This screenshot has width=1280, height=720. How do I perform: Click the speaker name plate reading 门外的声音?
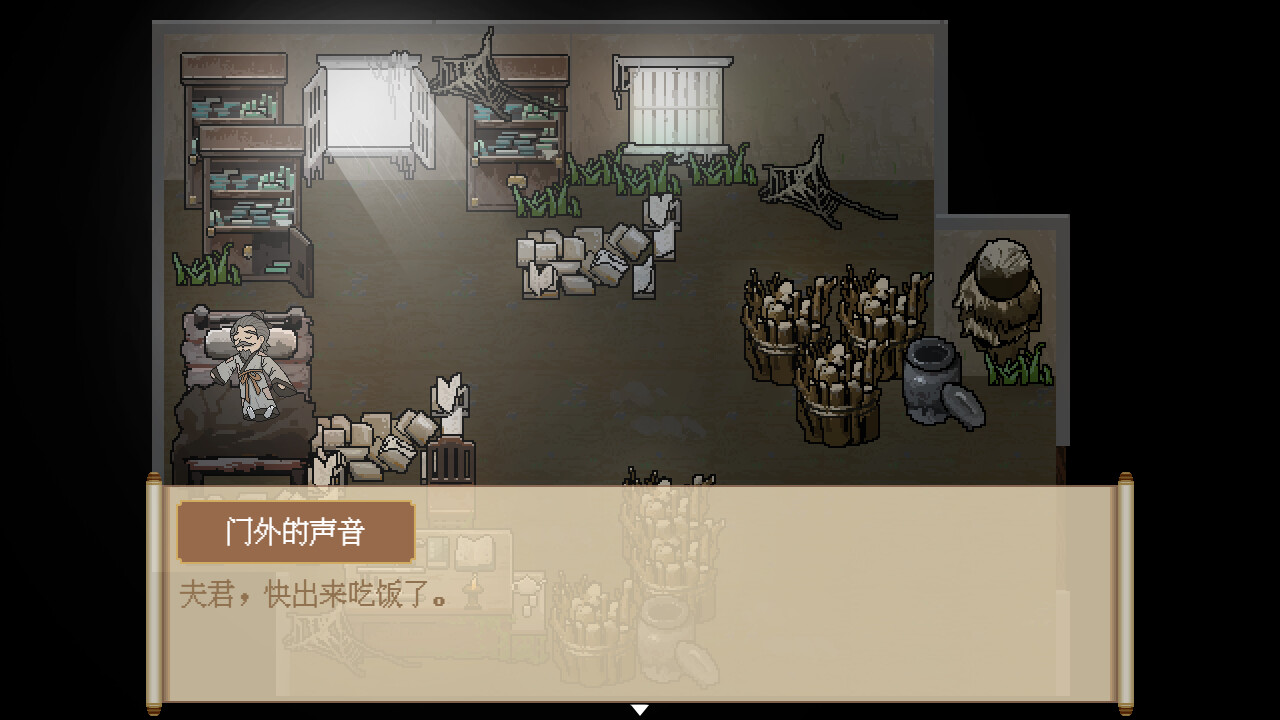pos(295,531)
